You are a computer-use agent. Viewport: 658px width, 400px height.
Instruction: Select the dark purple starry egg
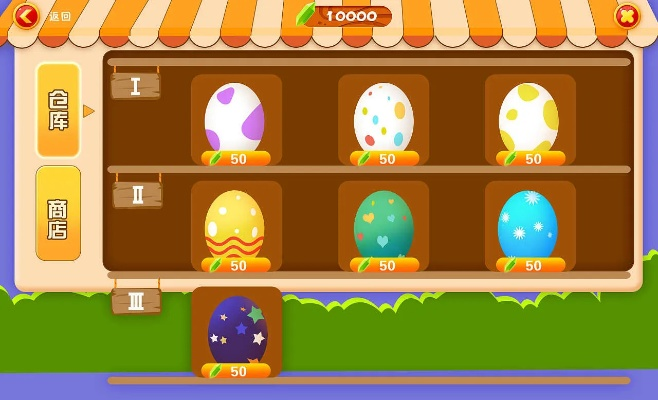point(237,332)
